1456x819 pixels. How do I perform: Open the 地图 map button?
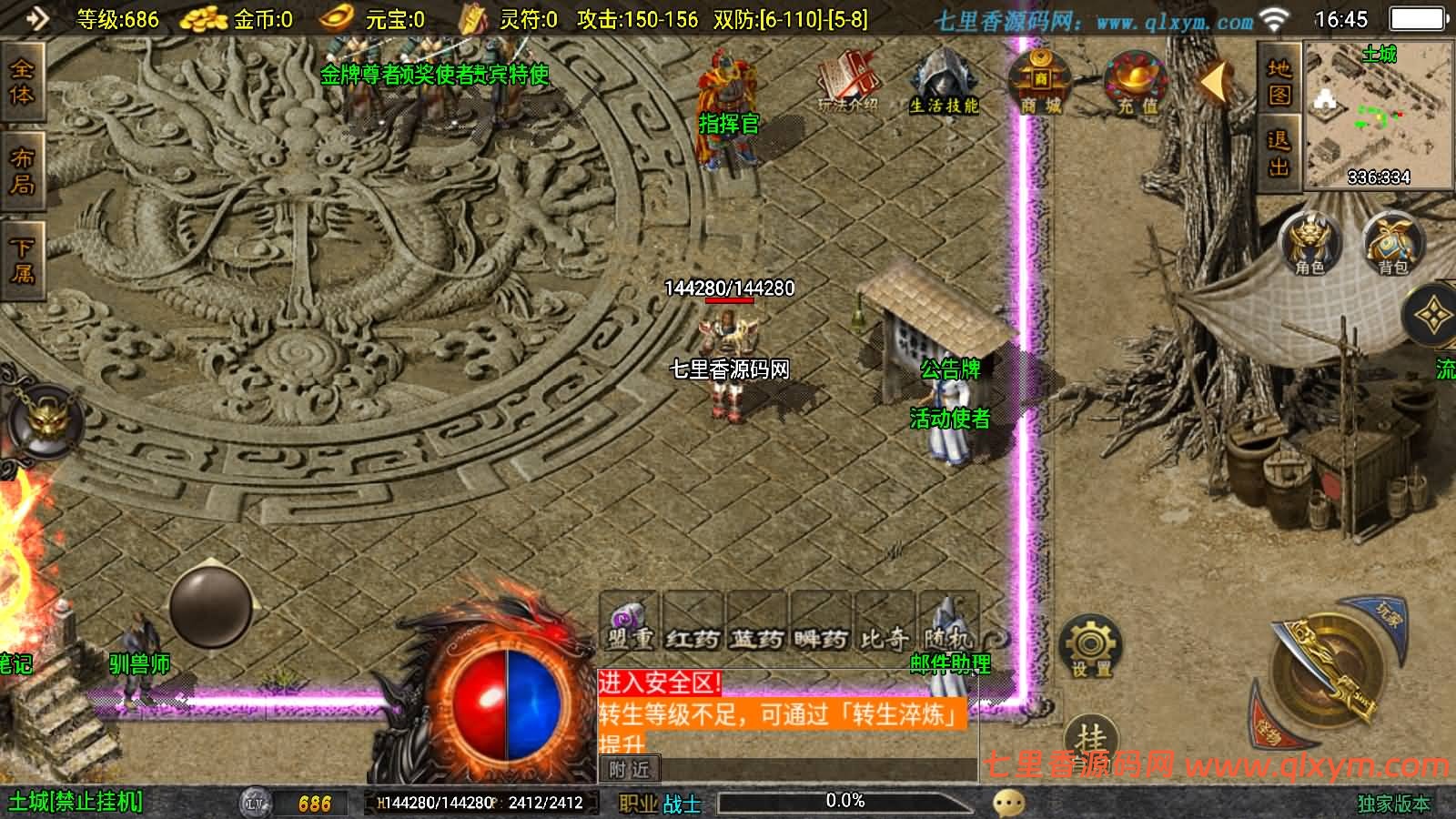pyautogui.click(x=1279, y=82)
